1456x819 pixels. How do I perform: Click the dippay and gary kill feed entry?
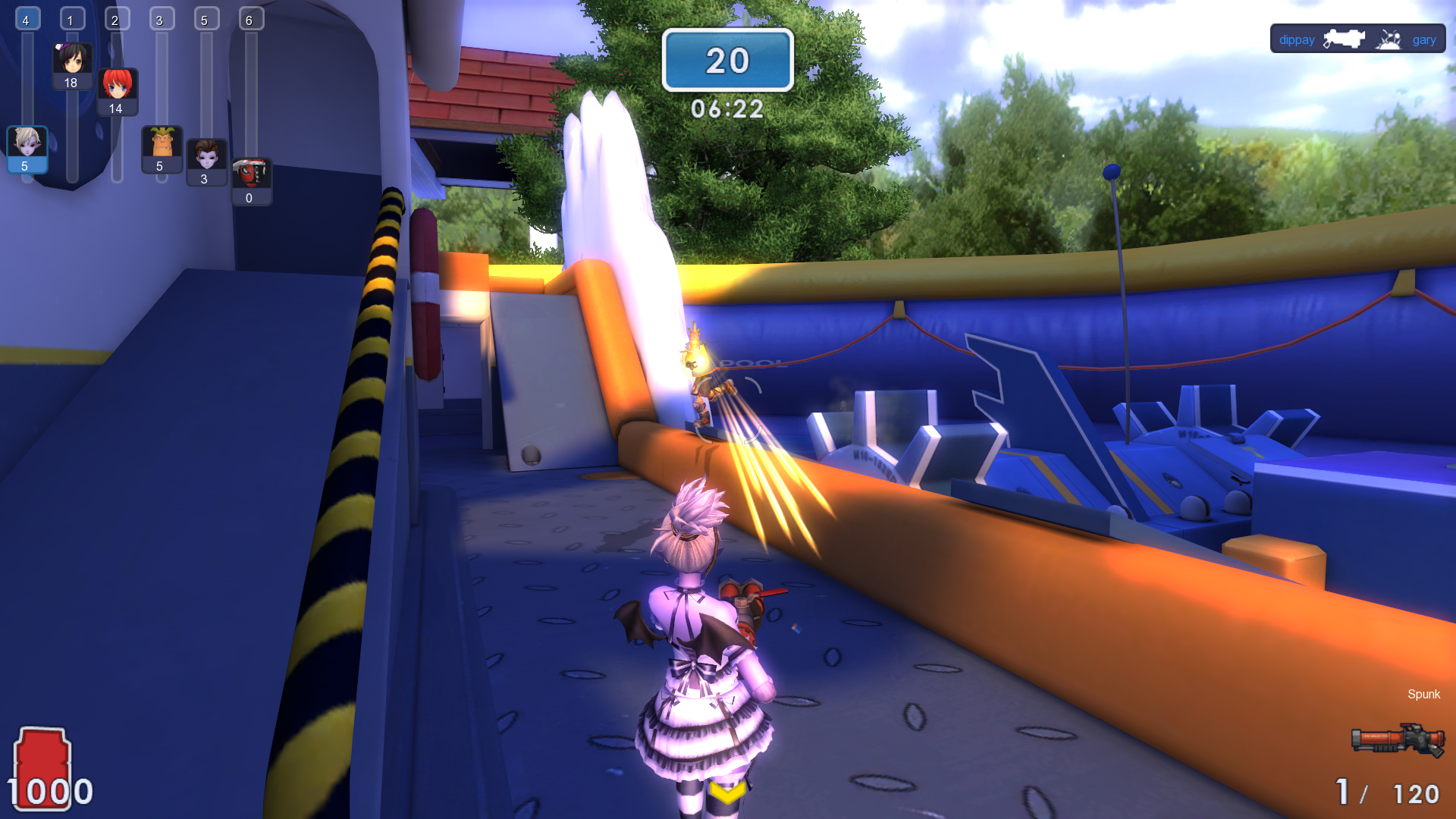[1357, 39]
